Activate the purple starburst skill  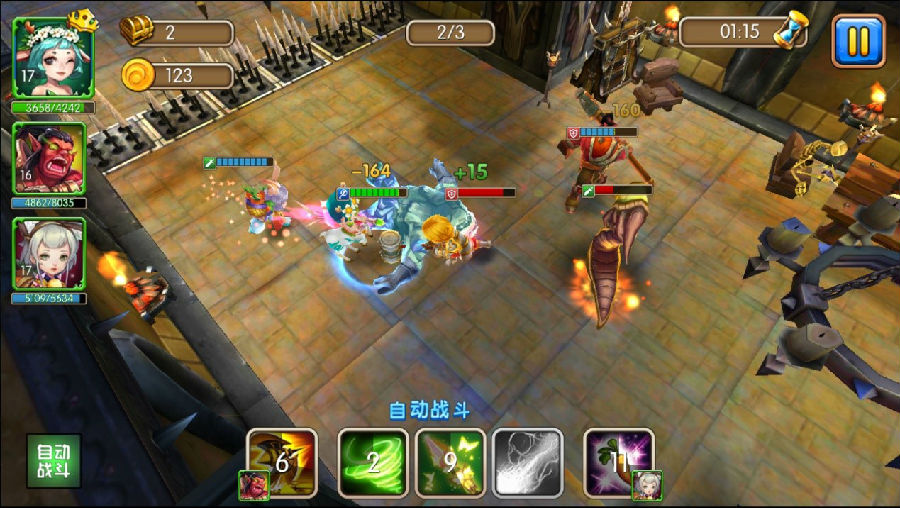click(619, 462)
